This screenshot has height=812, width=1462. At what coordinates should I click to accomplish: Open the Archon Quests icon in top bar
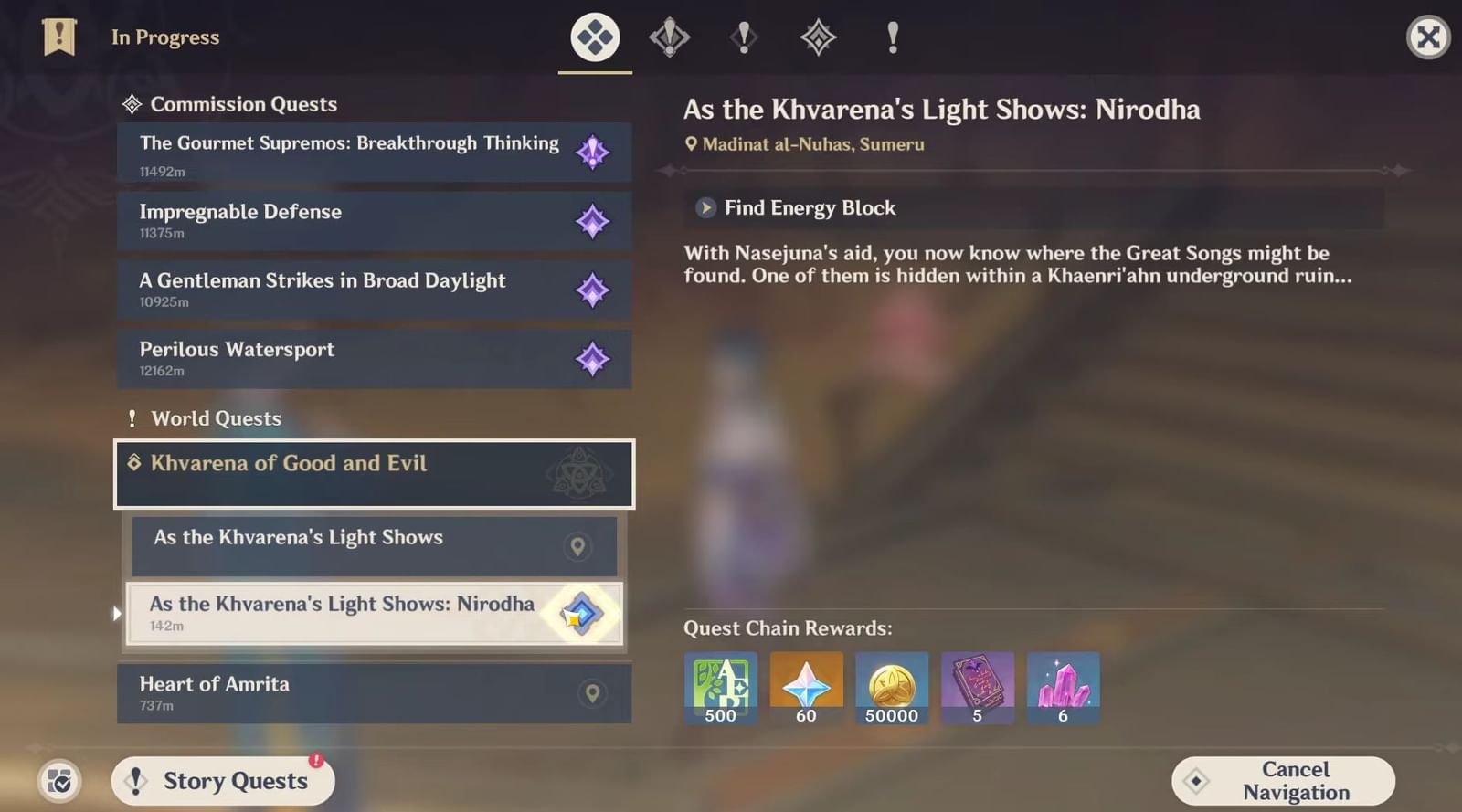(670, 38)
